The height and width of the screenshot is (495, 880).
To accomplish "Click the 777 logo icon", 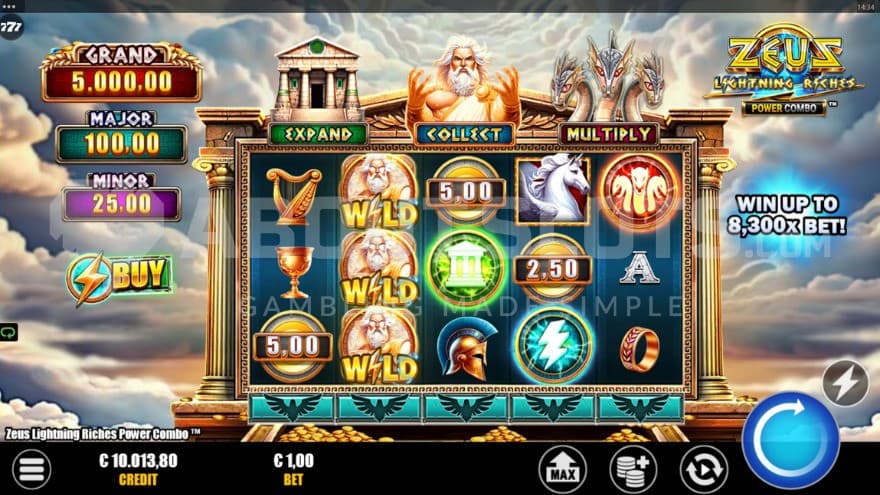I will [12, 26].
